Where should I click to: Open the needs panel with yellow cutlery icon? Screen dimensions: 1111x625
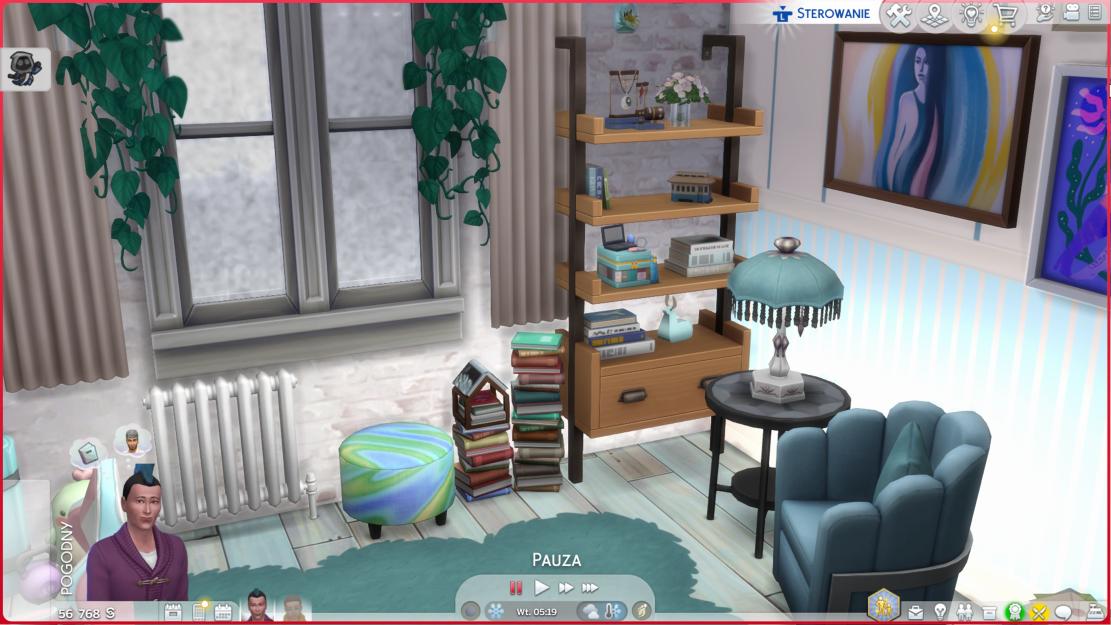coord(1040,612)
